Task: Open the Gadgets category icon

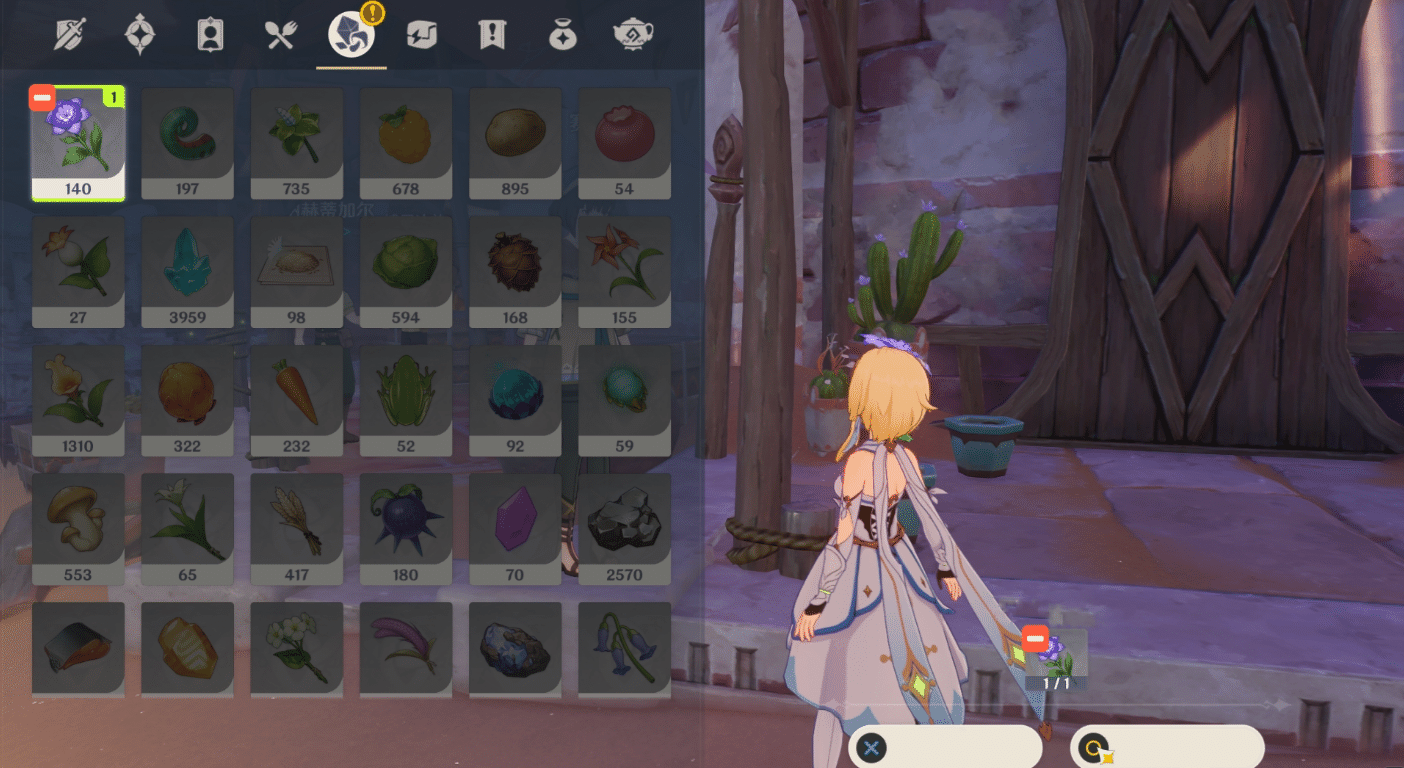Action: coord(421,33)
